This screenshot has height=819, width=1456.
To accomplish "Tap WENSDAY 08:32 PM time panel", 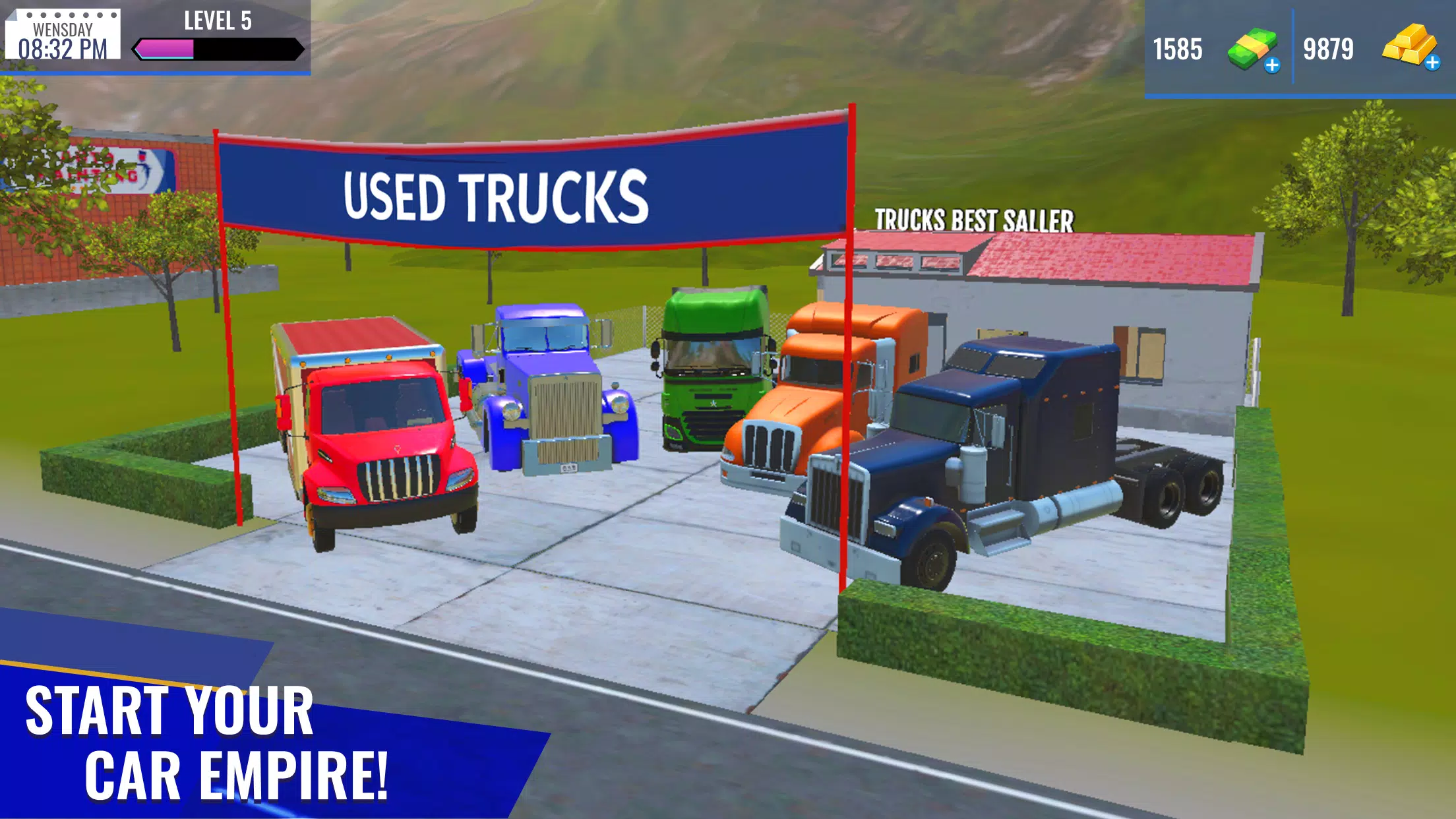I will (63, 40).
